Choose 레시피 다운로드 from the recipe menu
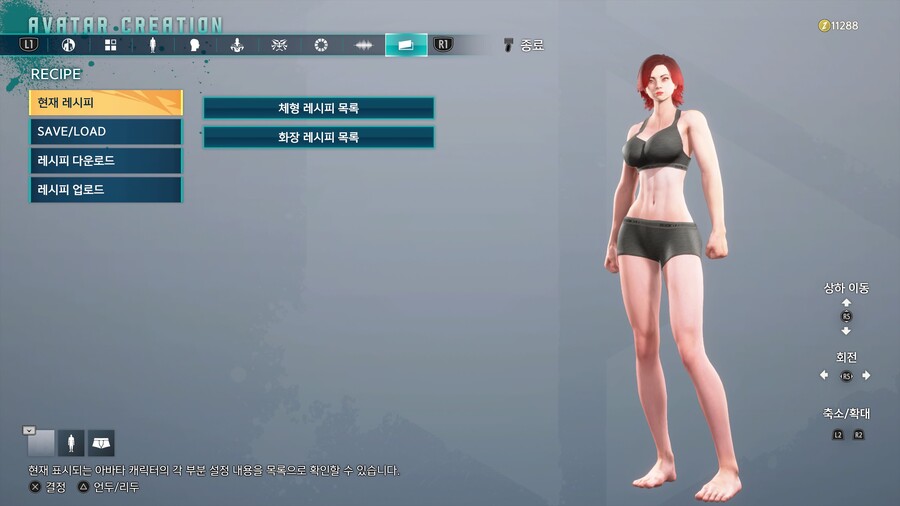This screenshot has height=506, width=900. pos(106,161)
